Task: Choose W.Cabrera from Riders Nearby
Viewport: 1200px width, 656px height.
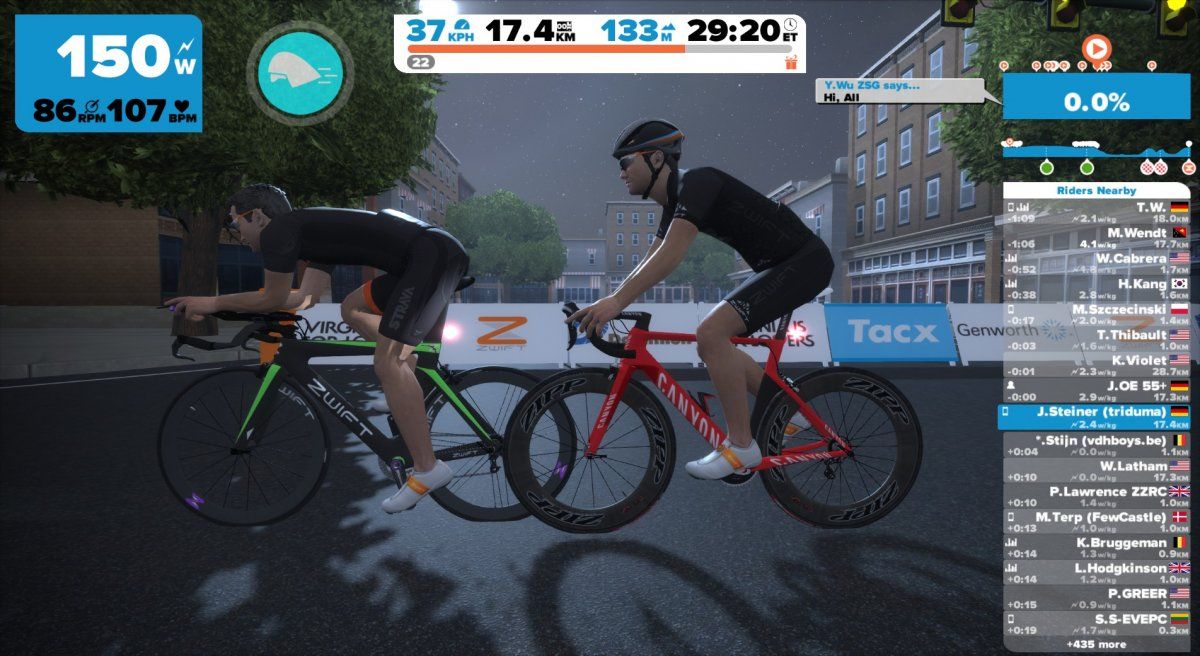Action: 1097,263
